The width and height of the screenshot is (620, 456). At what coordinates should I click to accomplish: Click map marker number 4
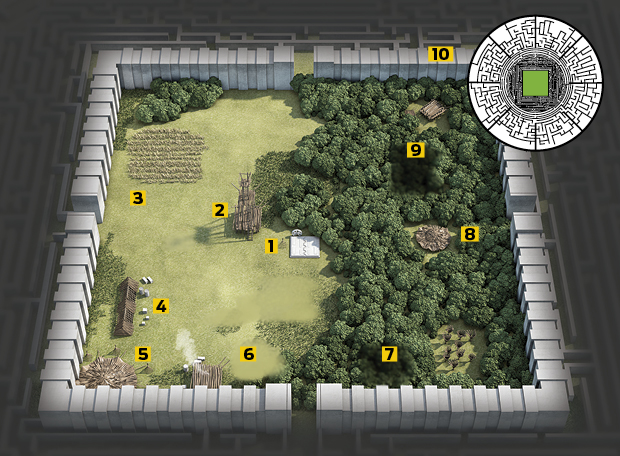pyautogui.click(x=161, y=306)
